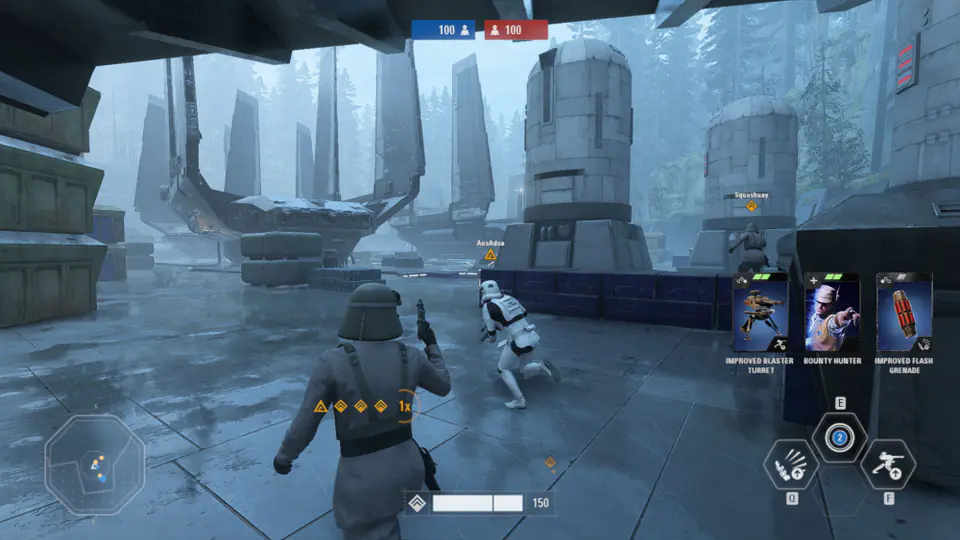Choose the Bounty Hunter star card
The image size is (960, 540).
[832, 312]
